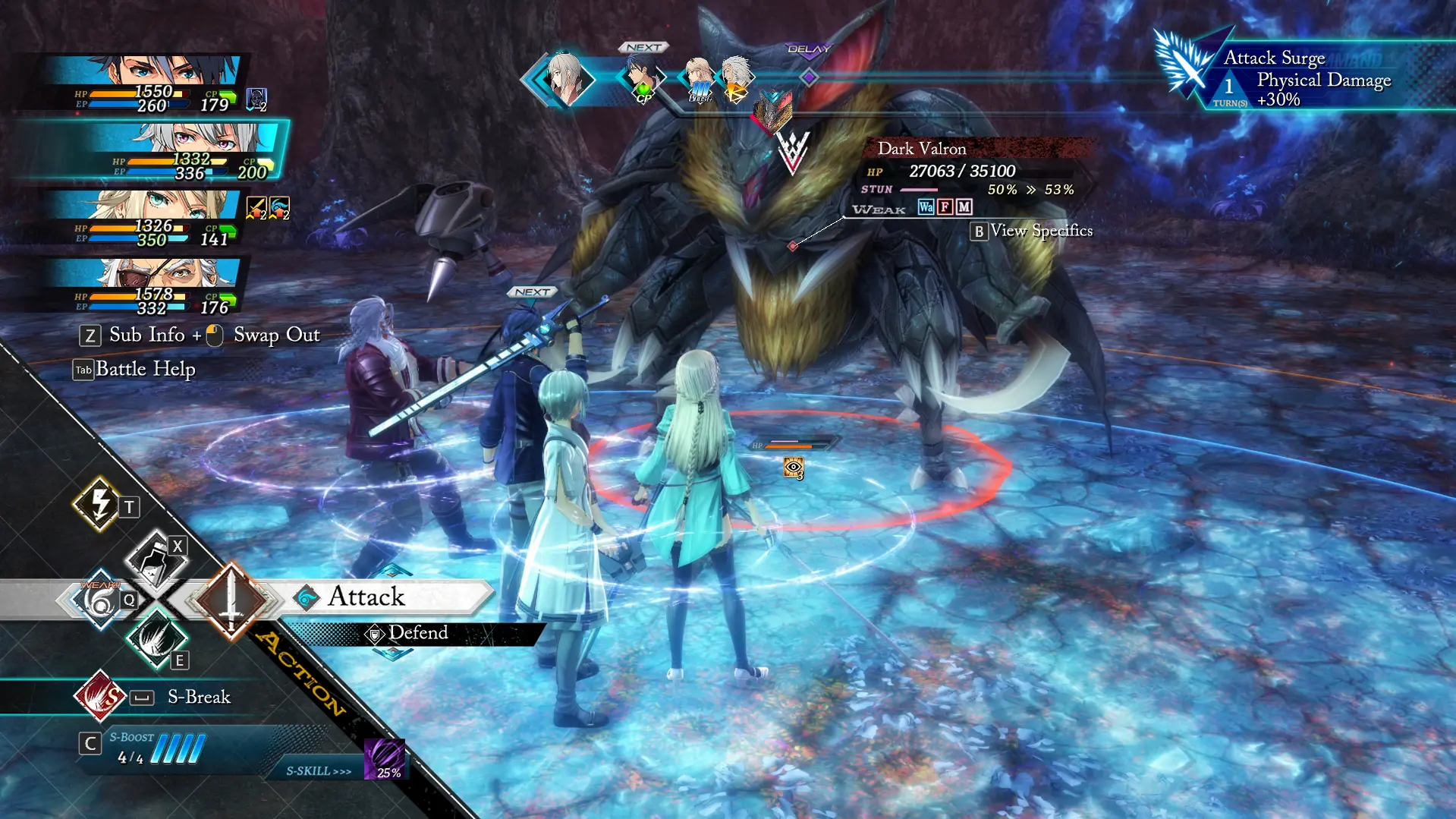Image resolution: width=1456 pixels, height=819 pixels.
Task: Select the Defend command
Action: [x=417, y=633]
